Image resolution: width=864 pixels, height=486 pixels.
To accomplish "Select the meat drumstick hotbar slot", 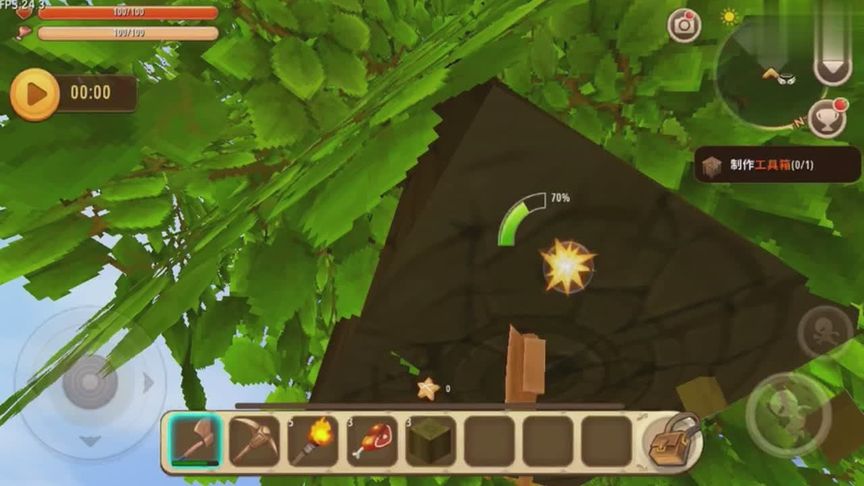I will click(x=372, y=441).
